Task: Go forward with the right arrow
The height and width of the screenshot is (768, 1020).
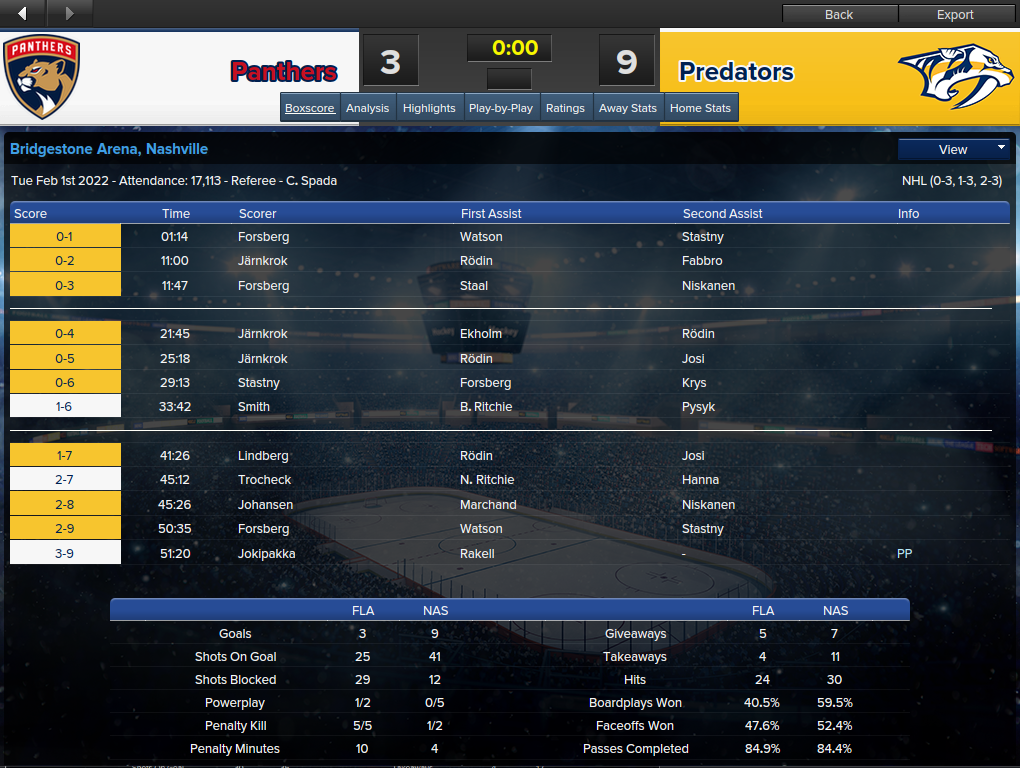Action: (69, 13)
